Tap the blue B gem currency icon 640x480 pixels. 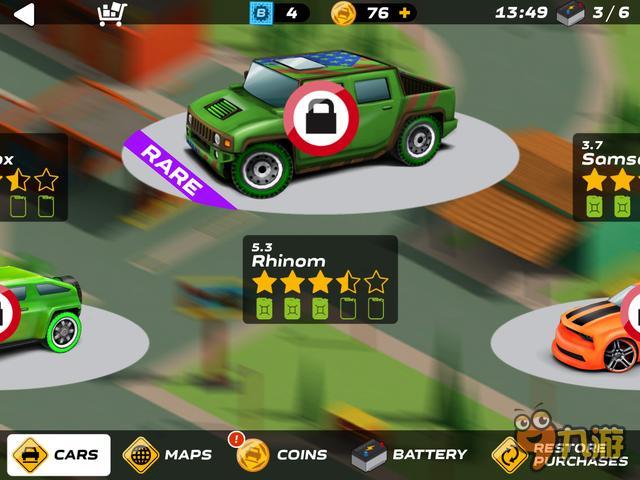pyautogui.click(x=260, y=13)
